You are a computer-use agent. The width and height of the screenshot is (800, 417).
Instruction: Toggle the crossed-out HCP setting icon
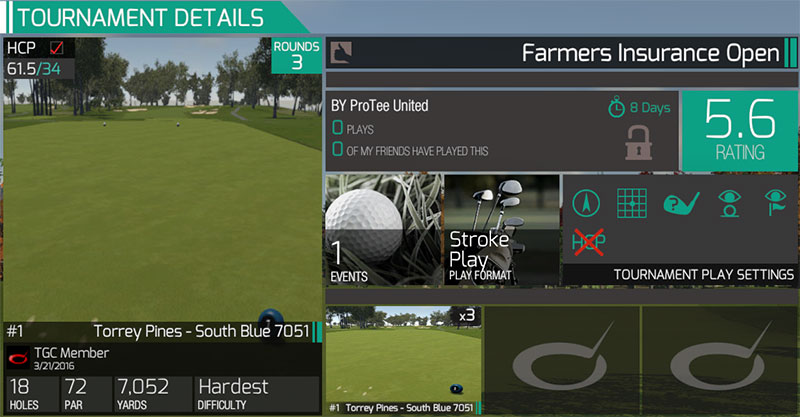[x=585, y=241]
